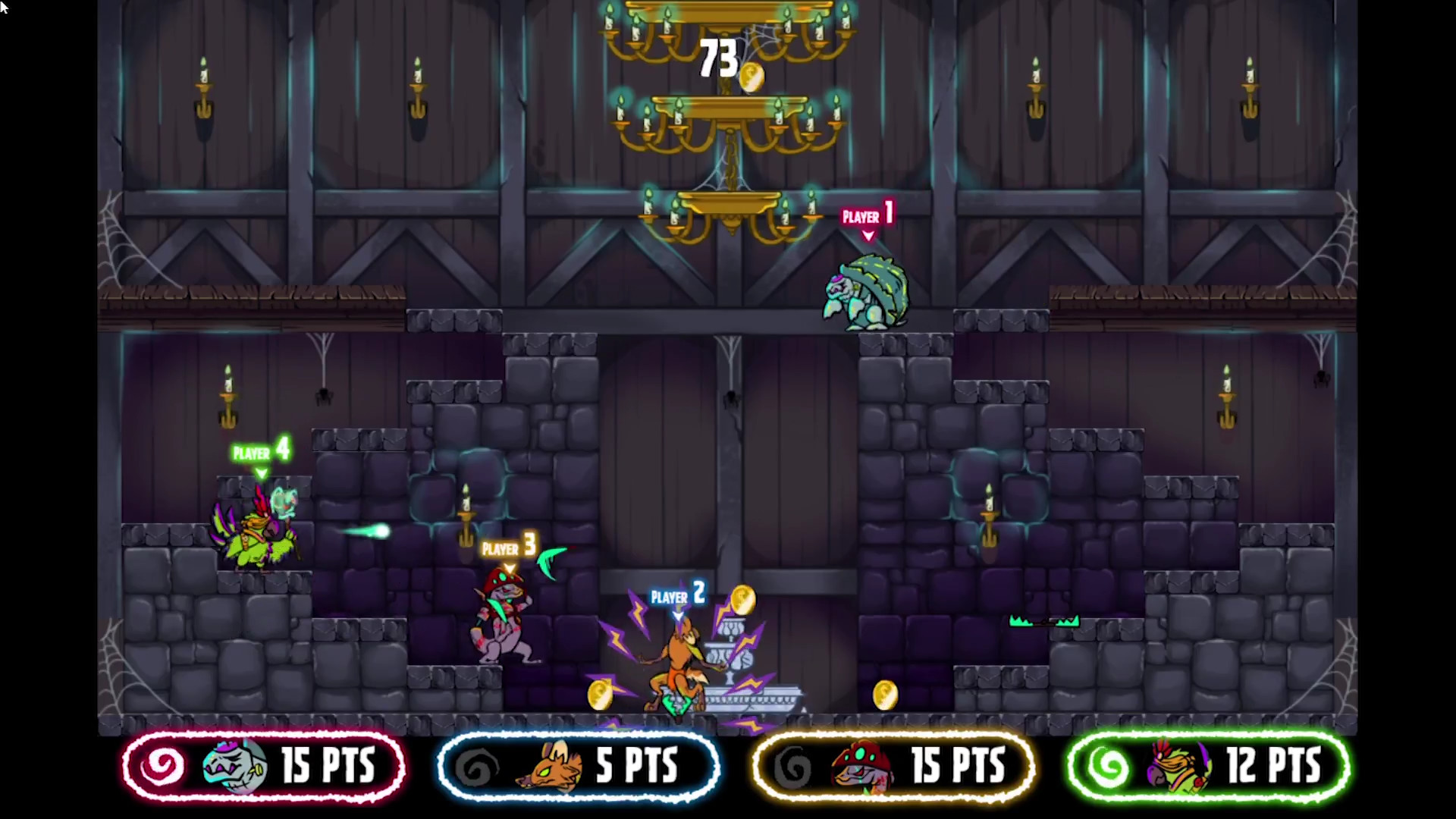Click the coin near Player 2
Viewport: 1456px width, 819px height.
pyautogui.click(x=742, y=600)
